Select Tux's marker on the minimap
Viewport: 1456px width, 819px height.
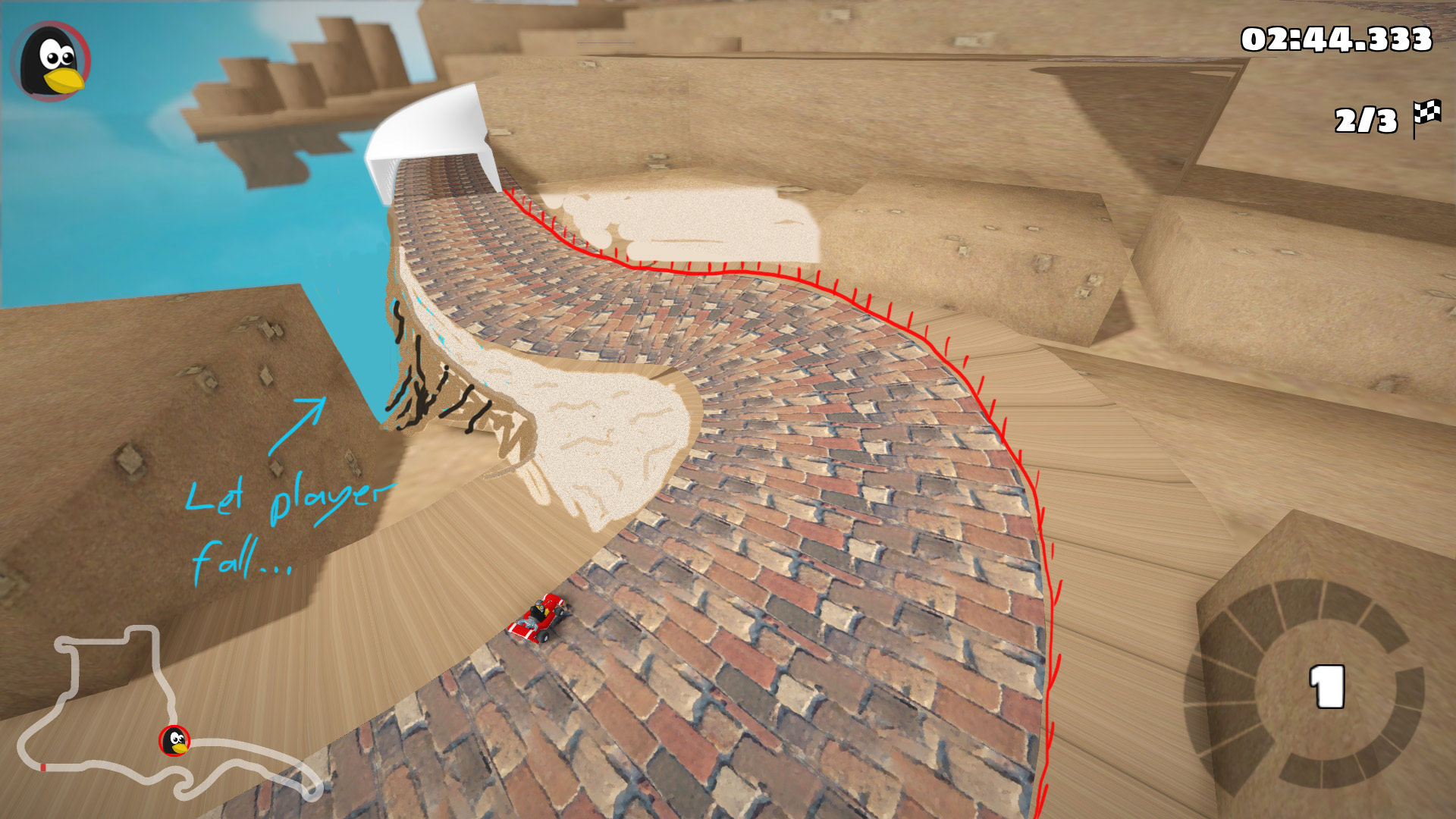(174, 741)
